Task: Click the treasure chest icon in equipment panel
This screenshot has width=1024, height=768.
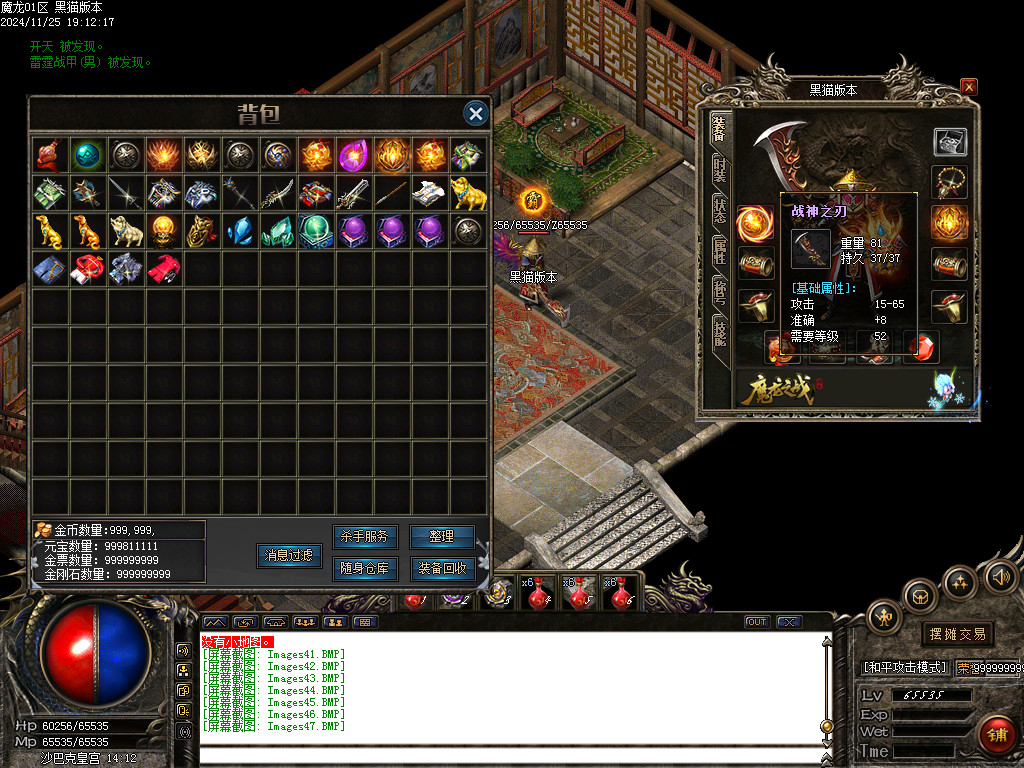Action: tap(950, 142)
